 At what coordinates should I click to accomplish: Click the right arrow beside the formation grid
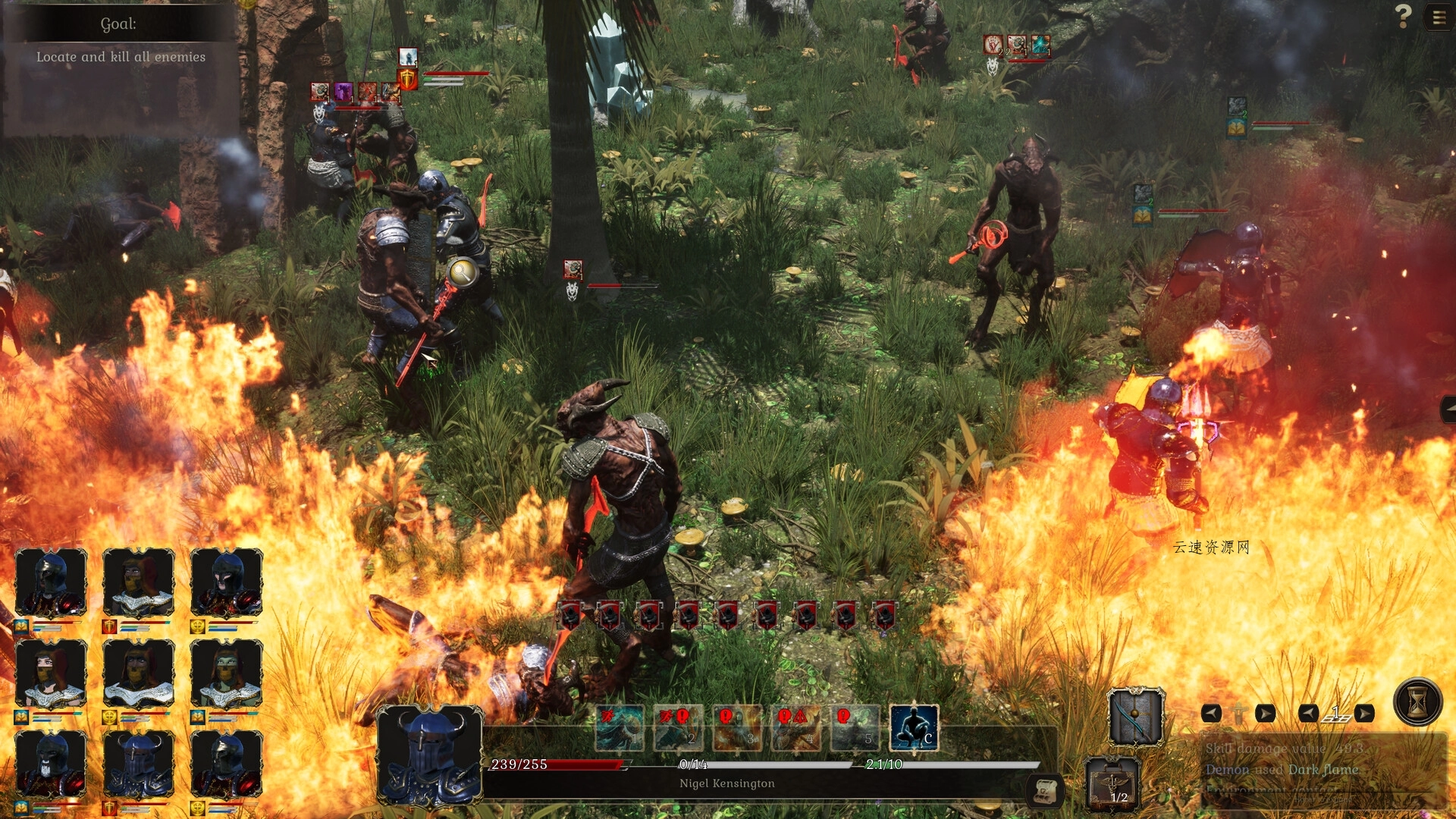pos(1364,714)
